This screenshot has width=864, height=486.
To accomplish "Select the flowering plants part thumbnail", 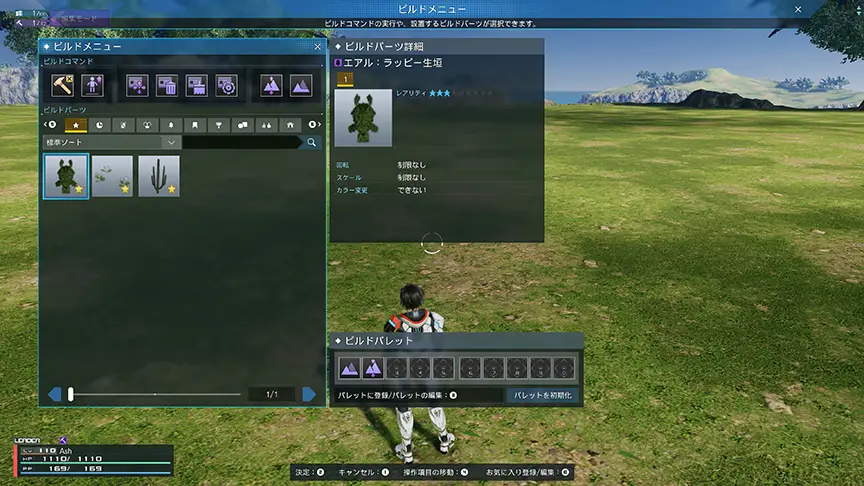I will click(x=112, y=176).
